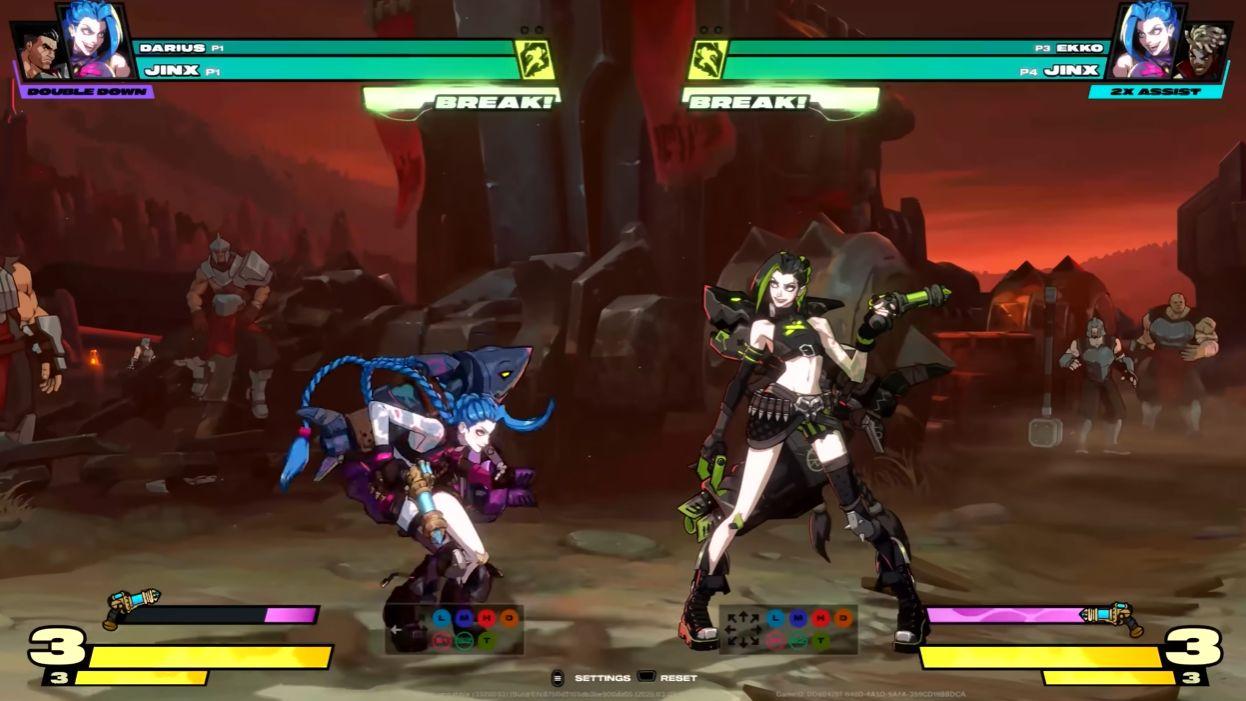Click the right team's yellow running-figure icon

point(706,60)
